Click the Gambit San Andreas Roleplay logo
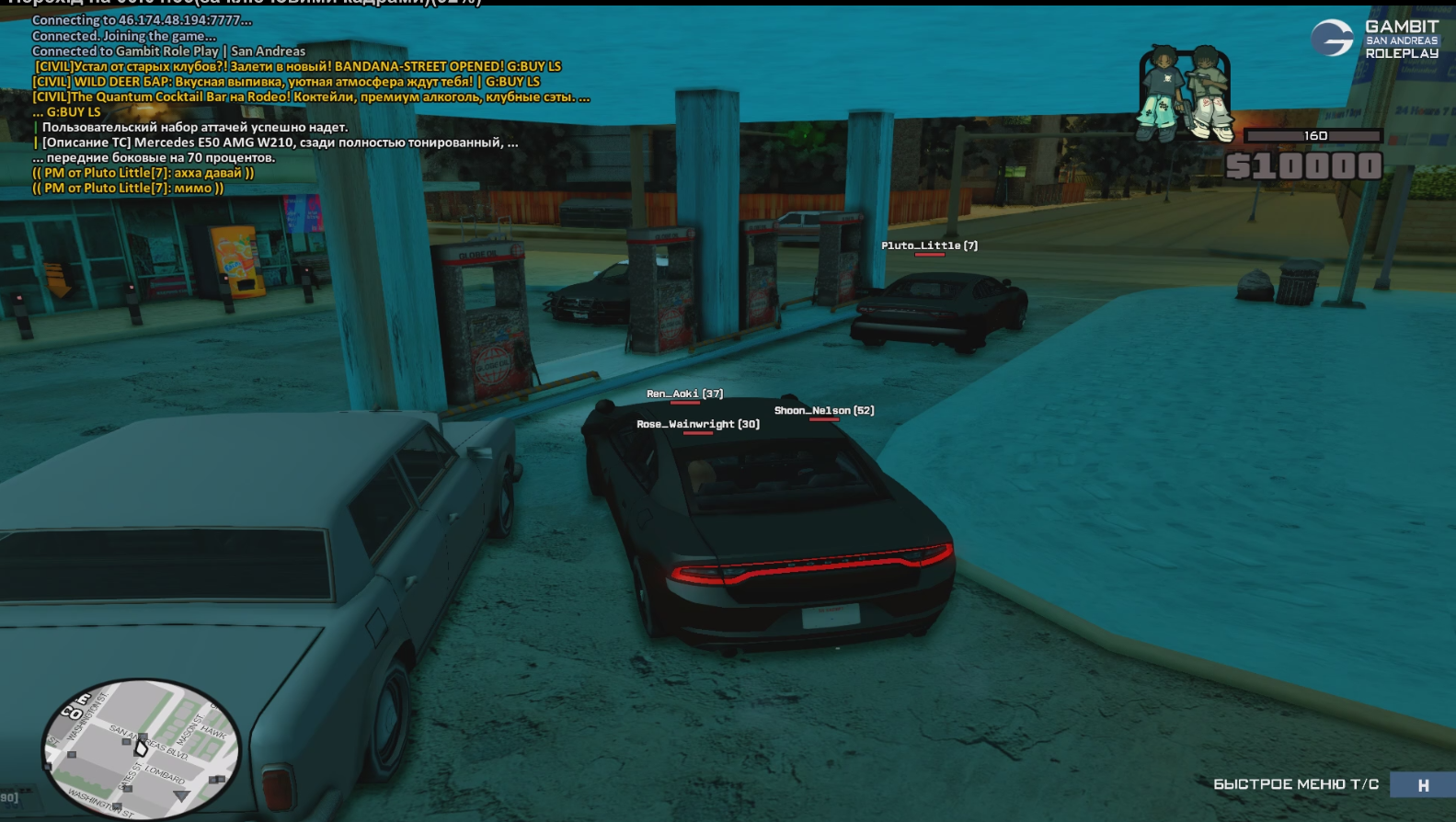This screenshot has width=1456, height=822. click(1375, 40)
